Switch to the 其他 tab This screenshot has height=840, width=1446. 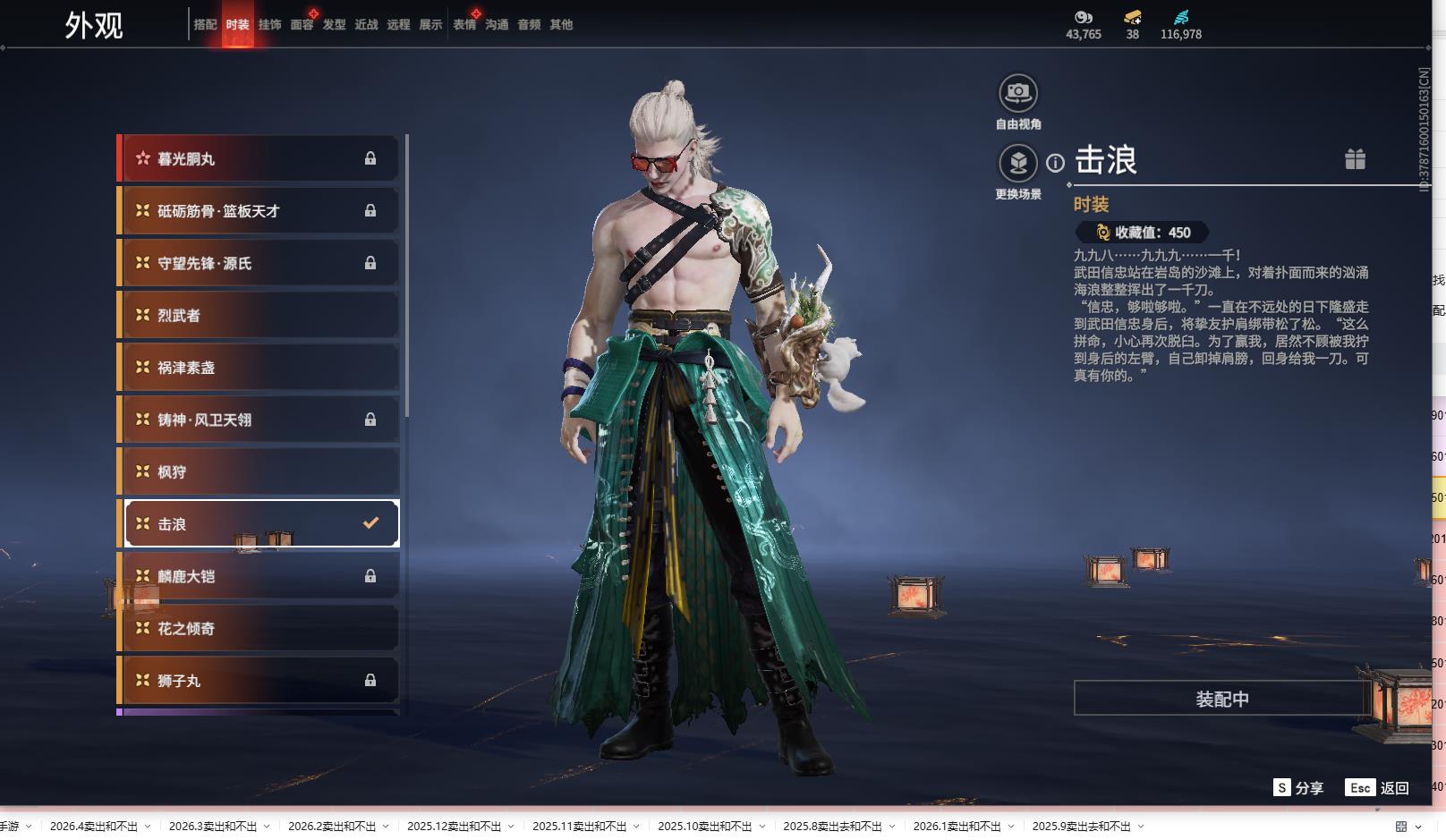(561, 25)
